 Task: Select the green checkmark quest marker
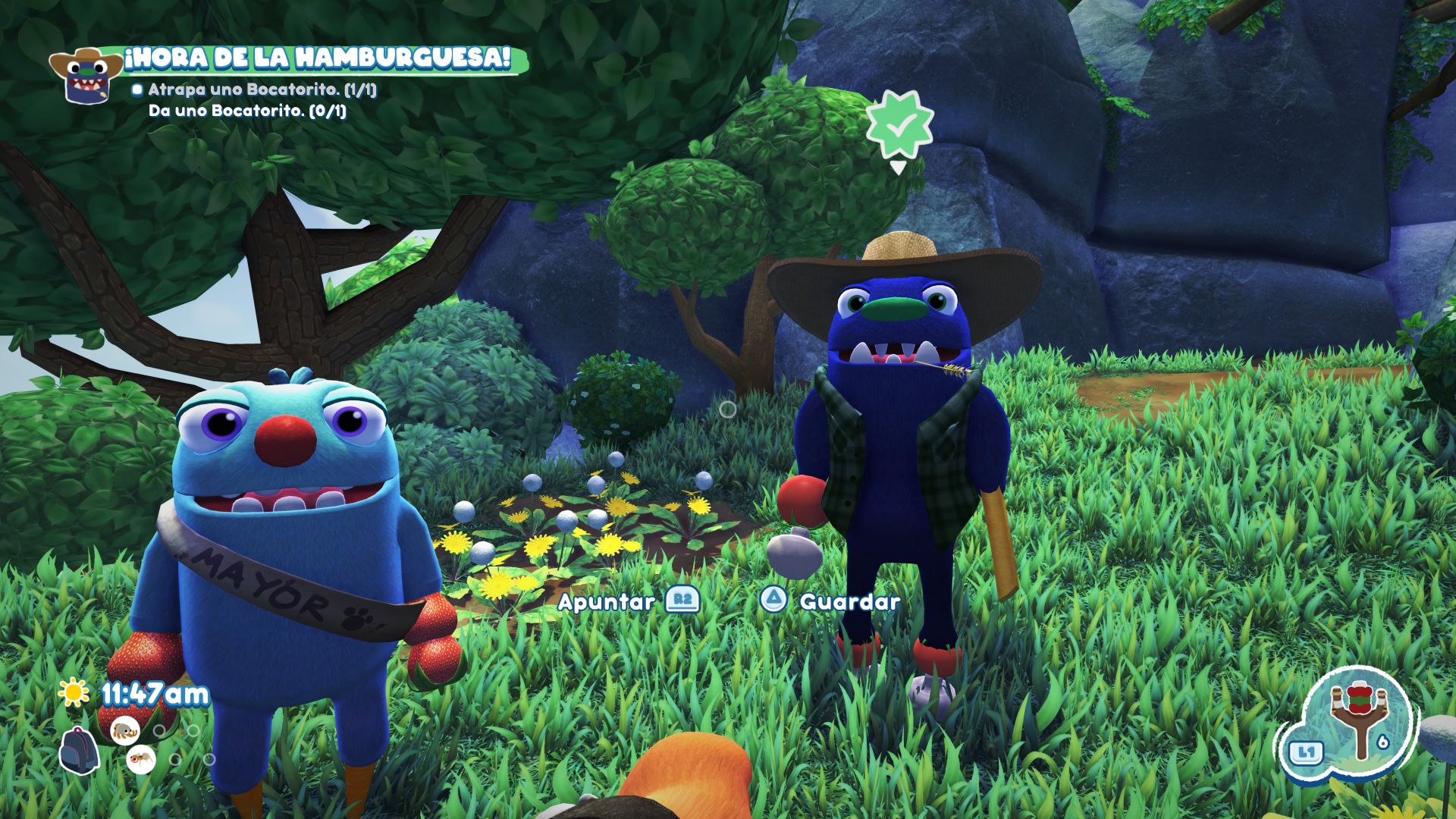(899, 127)
